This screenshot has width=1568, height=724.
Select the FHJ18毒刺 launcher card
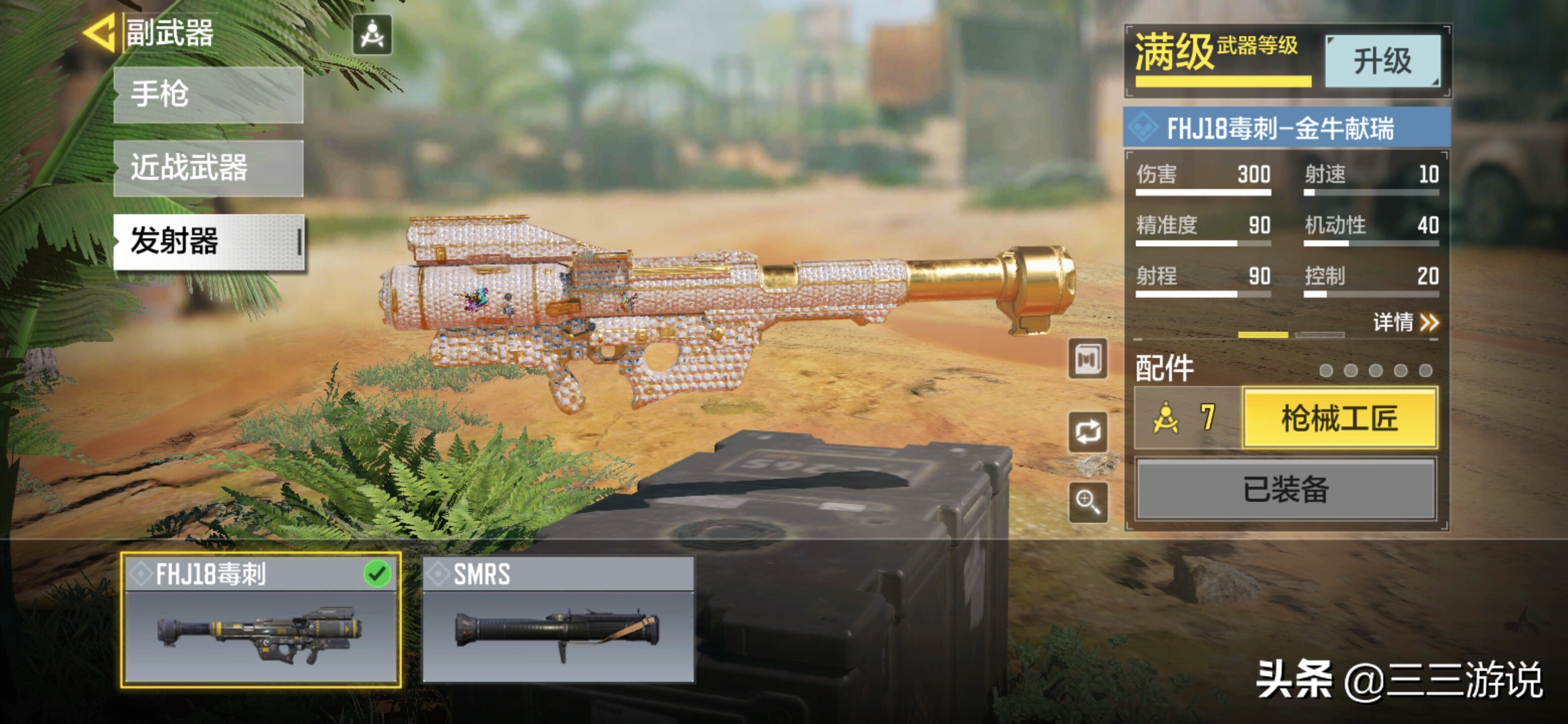coord(260,619)
